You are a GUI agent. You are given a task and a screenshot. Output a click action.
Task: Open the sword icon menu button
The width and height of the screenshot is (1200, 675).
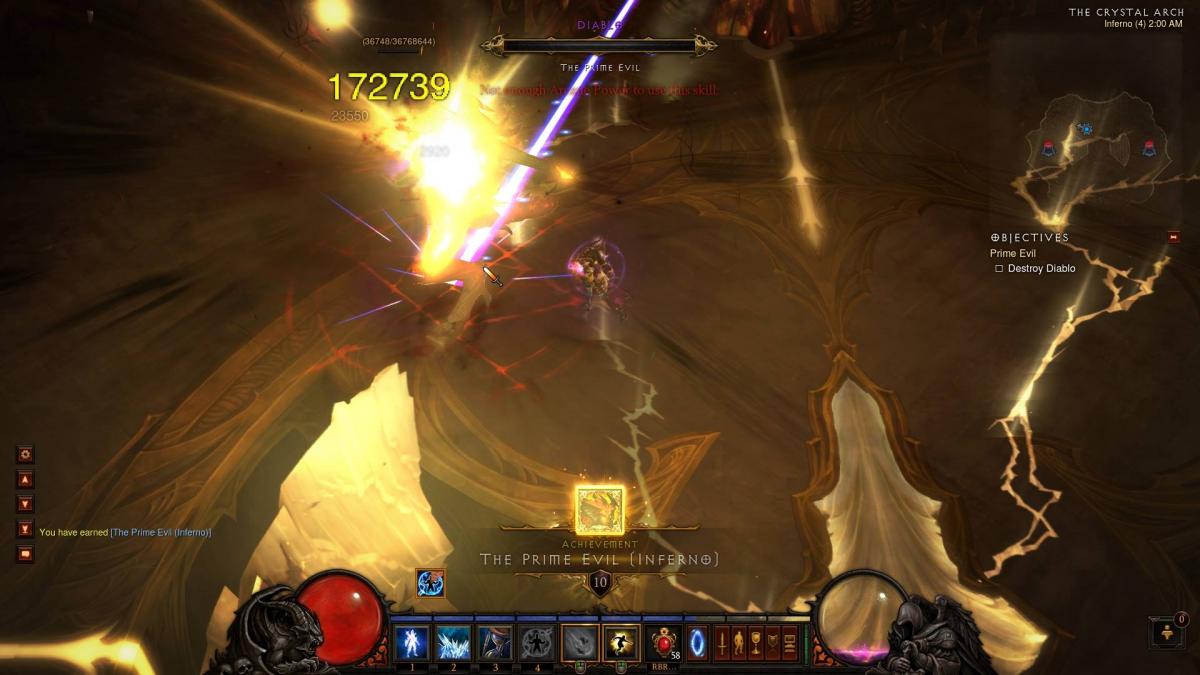[x=722, y=643]
